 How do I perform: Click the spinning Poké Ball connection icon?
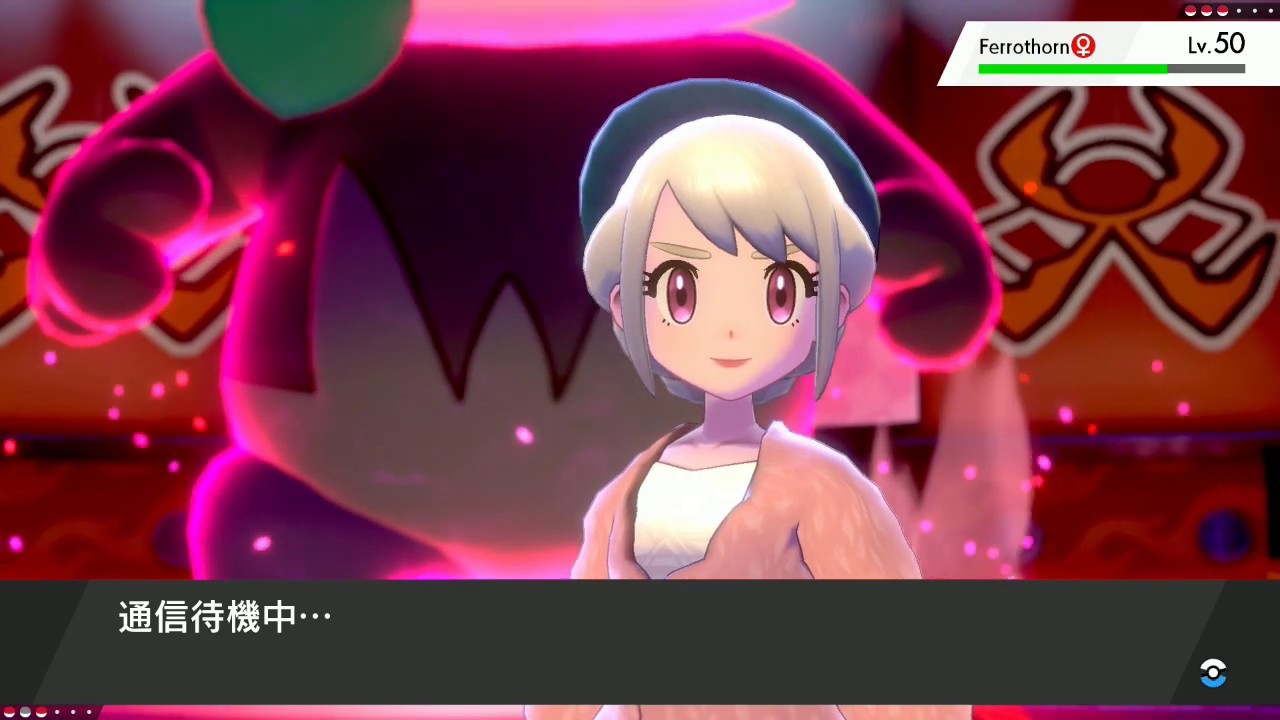[1213, 673]
